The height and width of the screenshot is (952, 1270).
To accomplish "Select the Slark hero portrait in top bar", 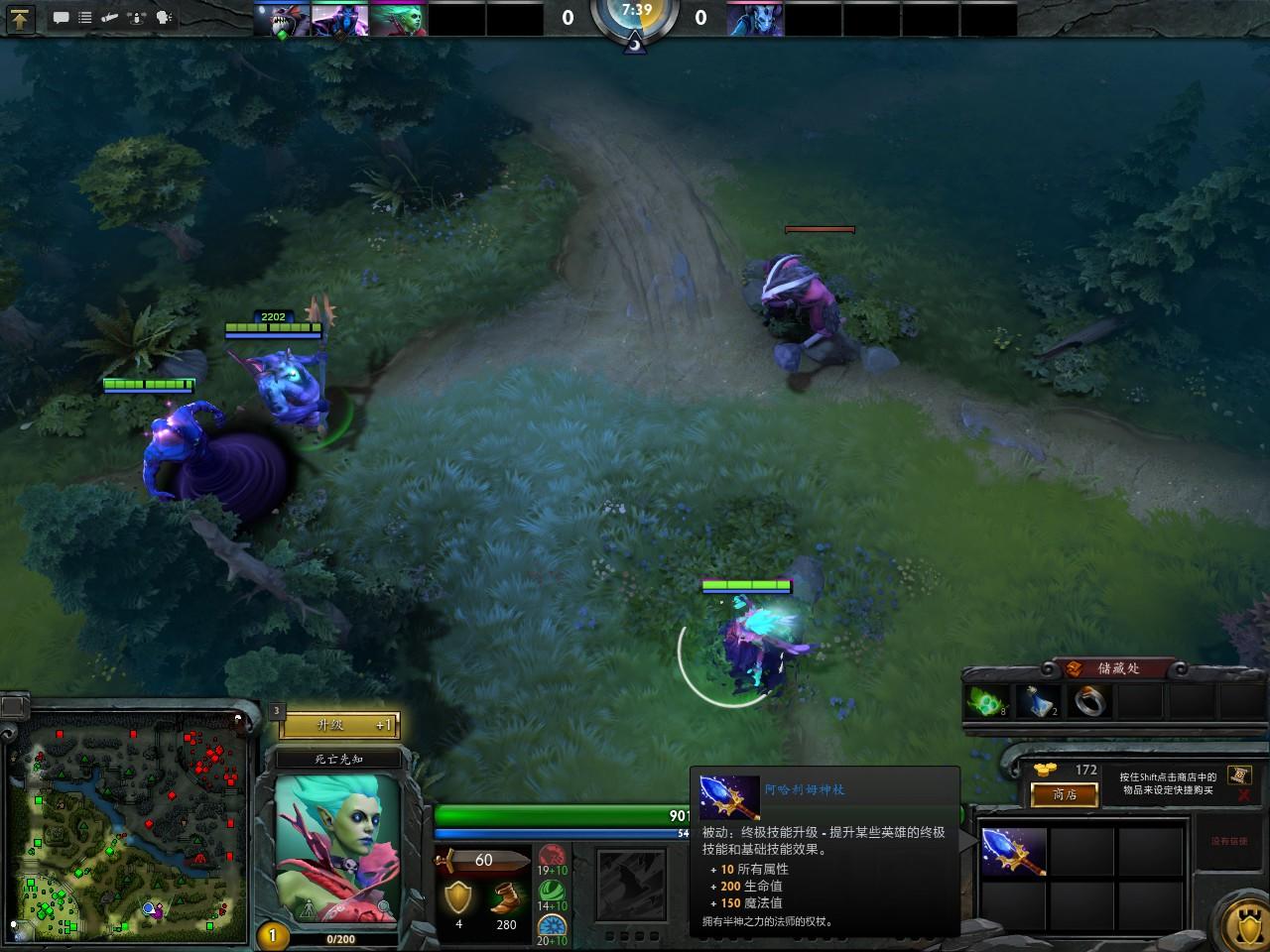I will pyautogui.click(x=282, y=19).
